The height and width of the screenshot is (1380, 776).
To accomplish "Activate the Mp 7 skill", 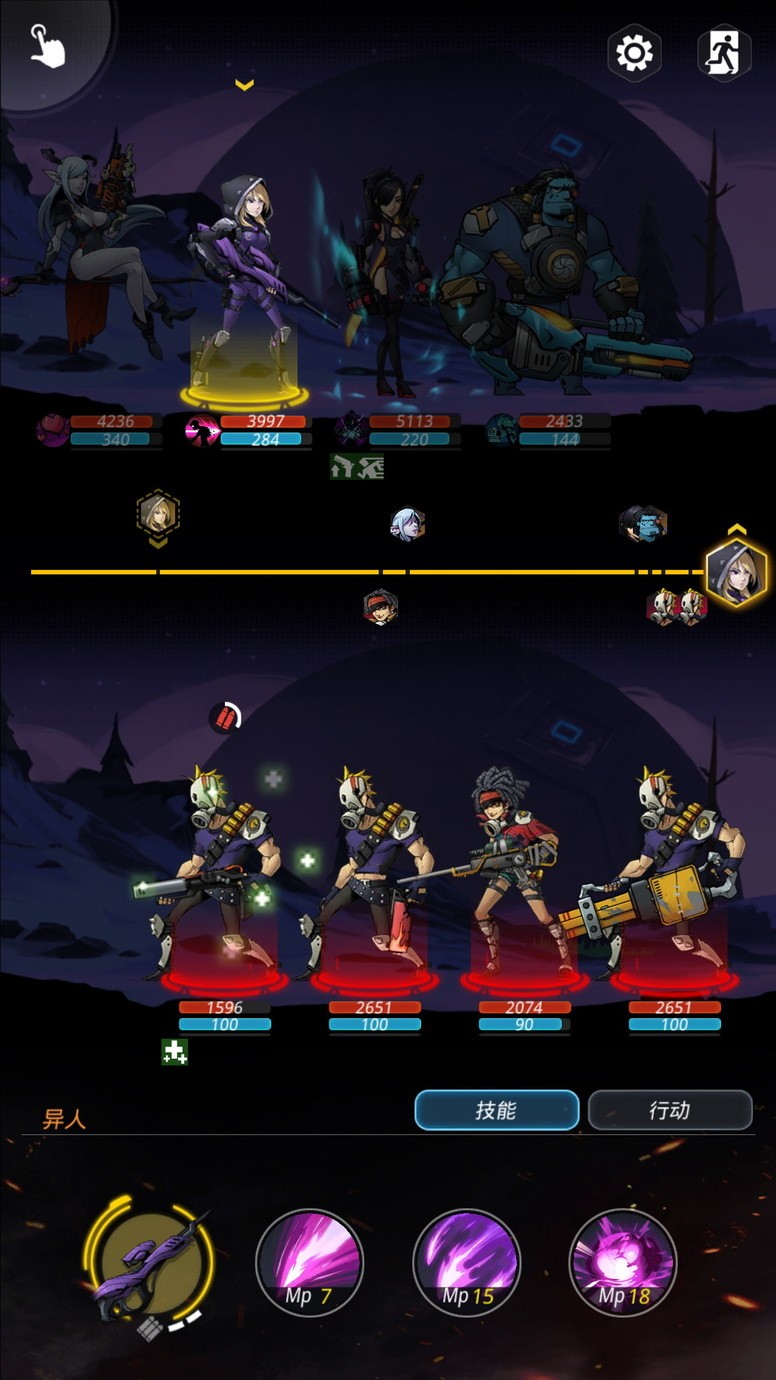I will [309, 1262].
